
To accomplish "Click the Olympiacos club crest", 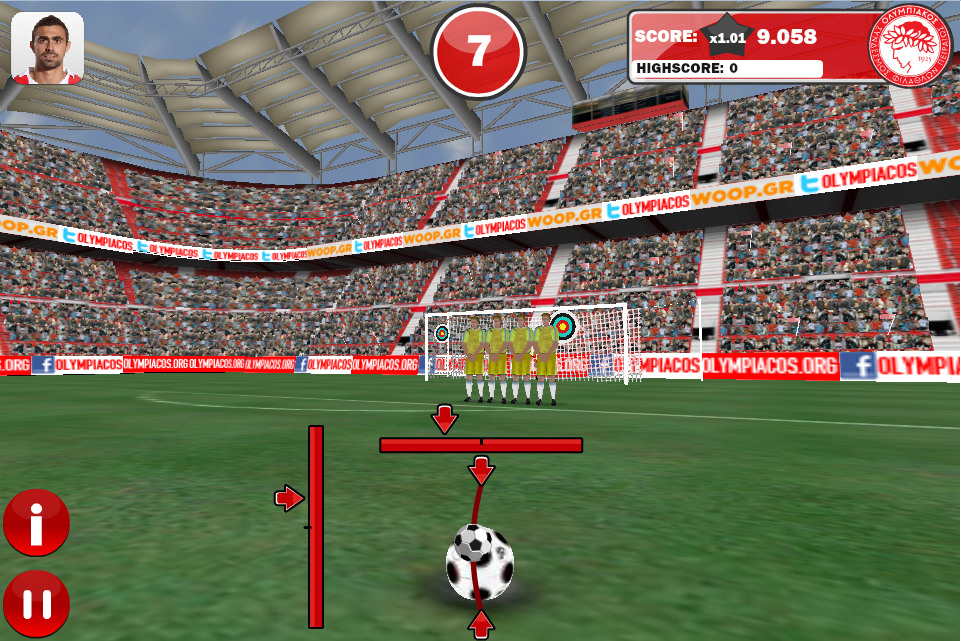I will (x=909, y=45).
